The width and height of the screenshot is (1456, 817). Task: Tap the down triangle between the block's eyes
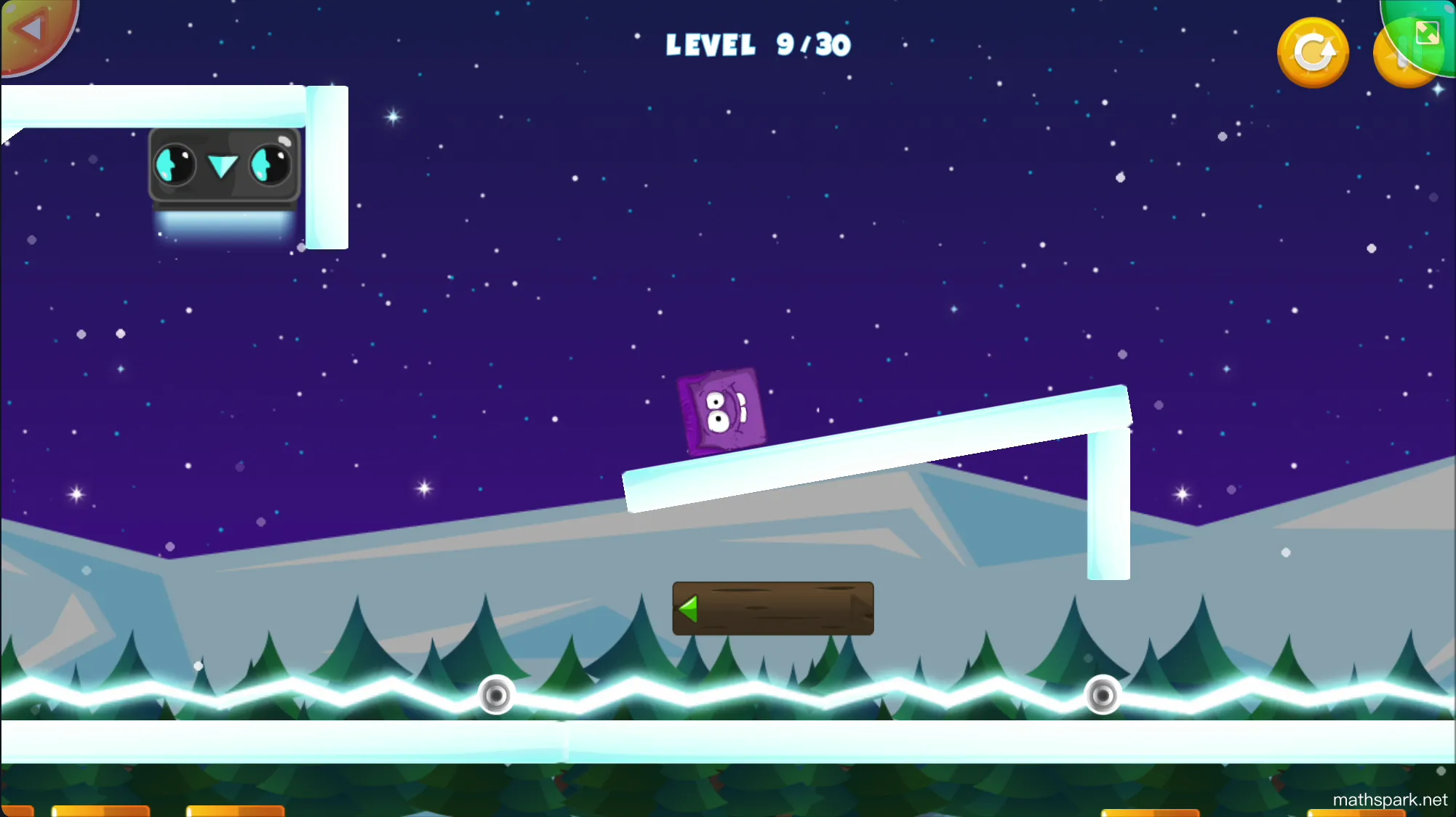click(x=222, y=166)
